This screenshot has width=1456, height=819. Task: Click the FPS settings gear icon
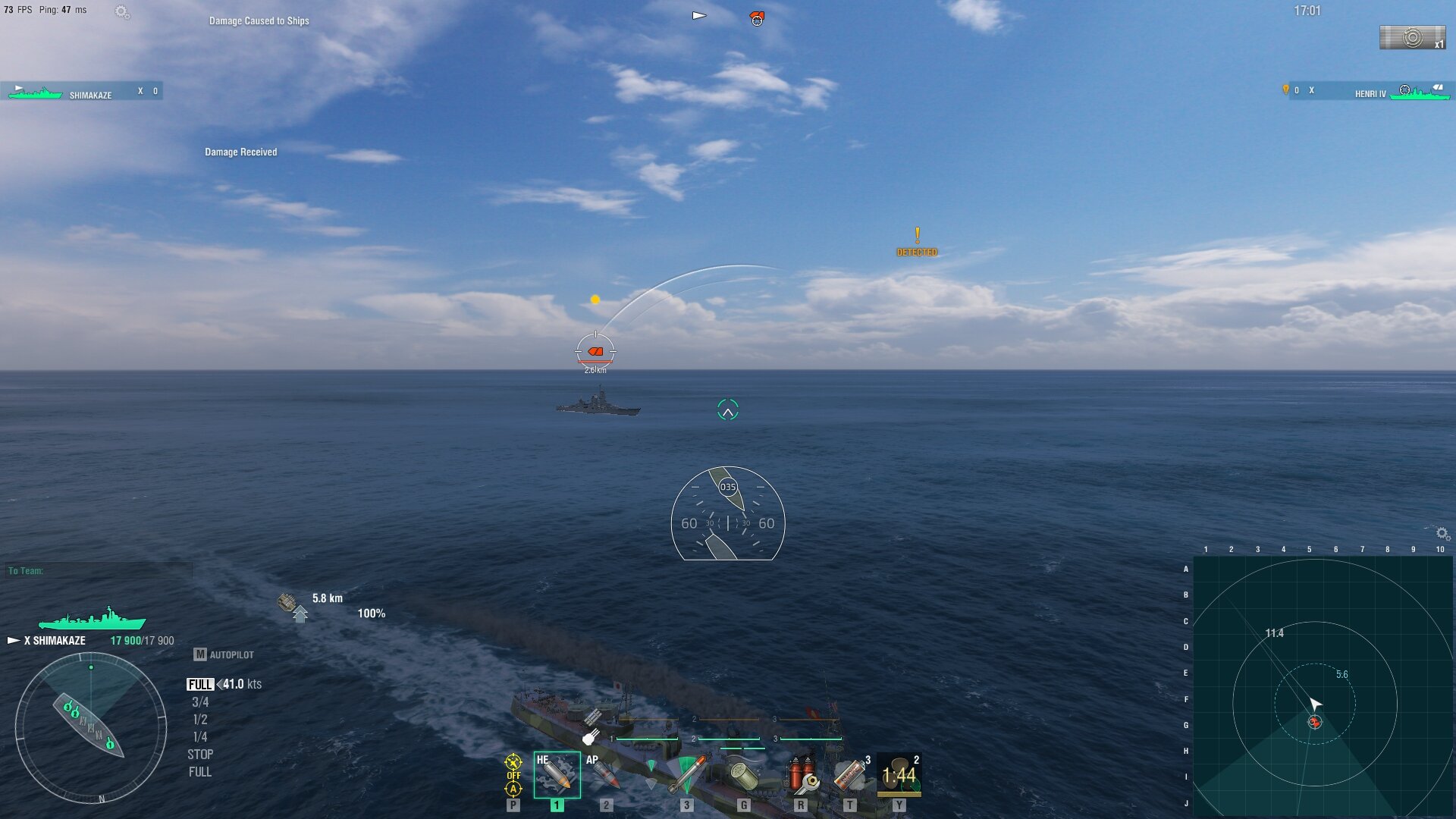[x=121, y=11]
